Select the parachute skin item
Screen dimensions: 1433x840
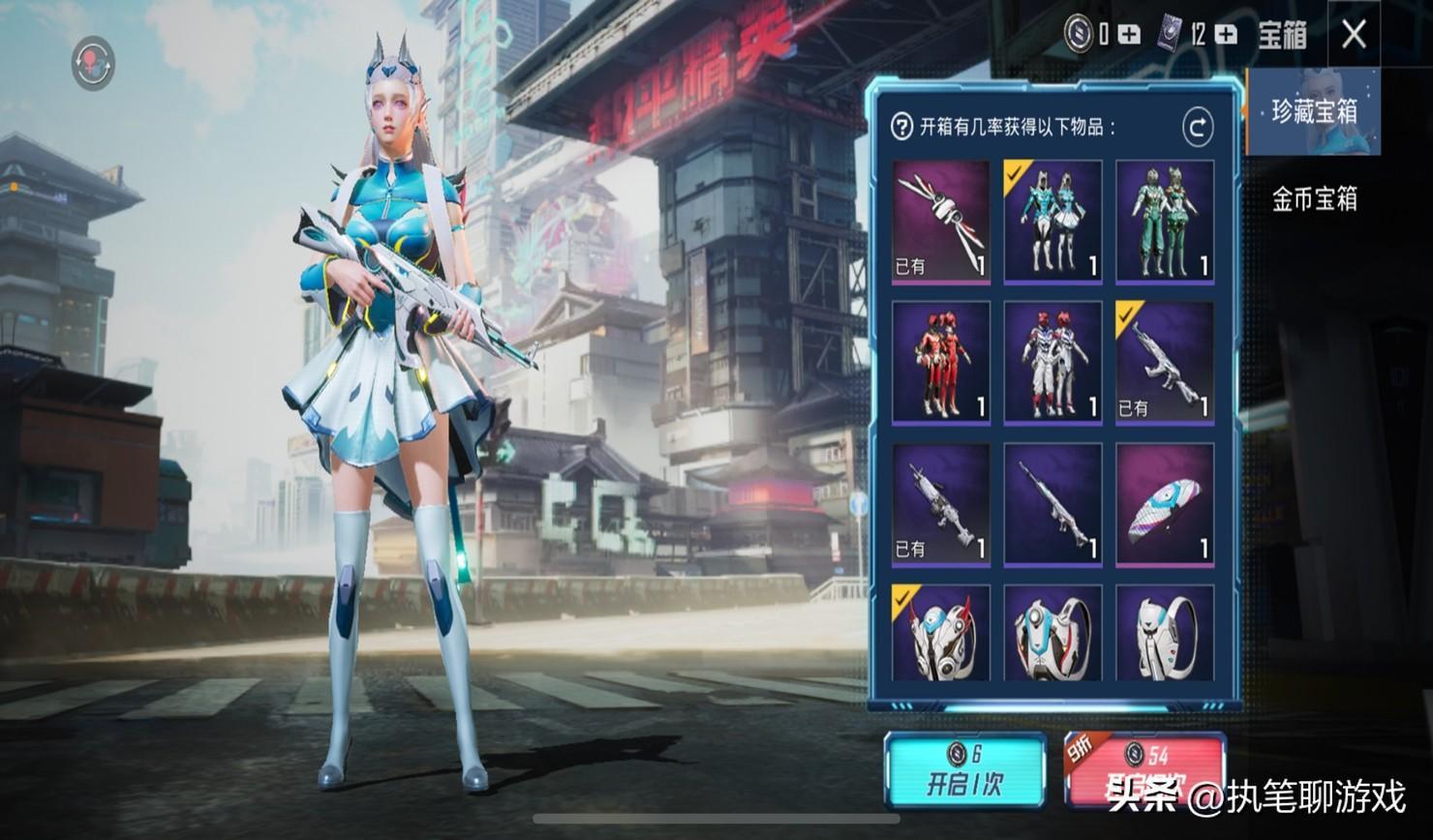coord(1165,504)
